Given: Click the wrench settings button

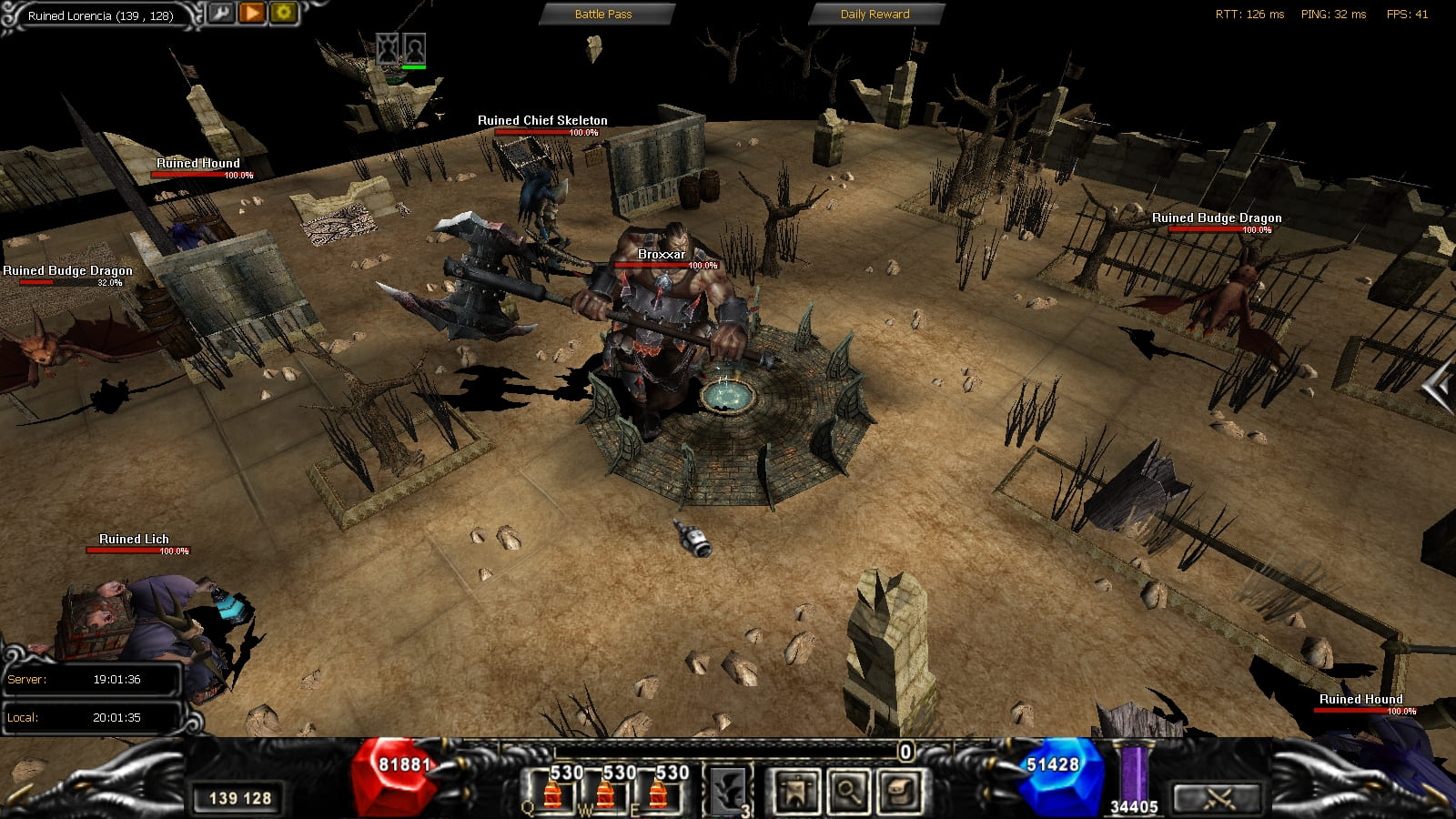Looking at the screenshot, I should [x=221, y=13].
